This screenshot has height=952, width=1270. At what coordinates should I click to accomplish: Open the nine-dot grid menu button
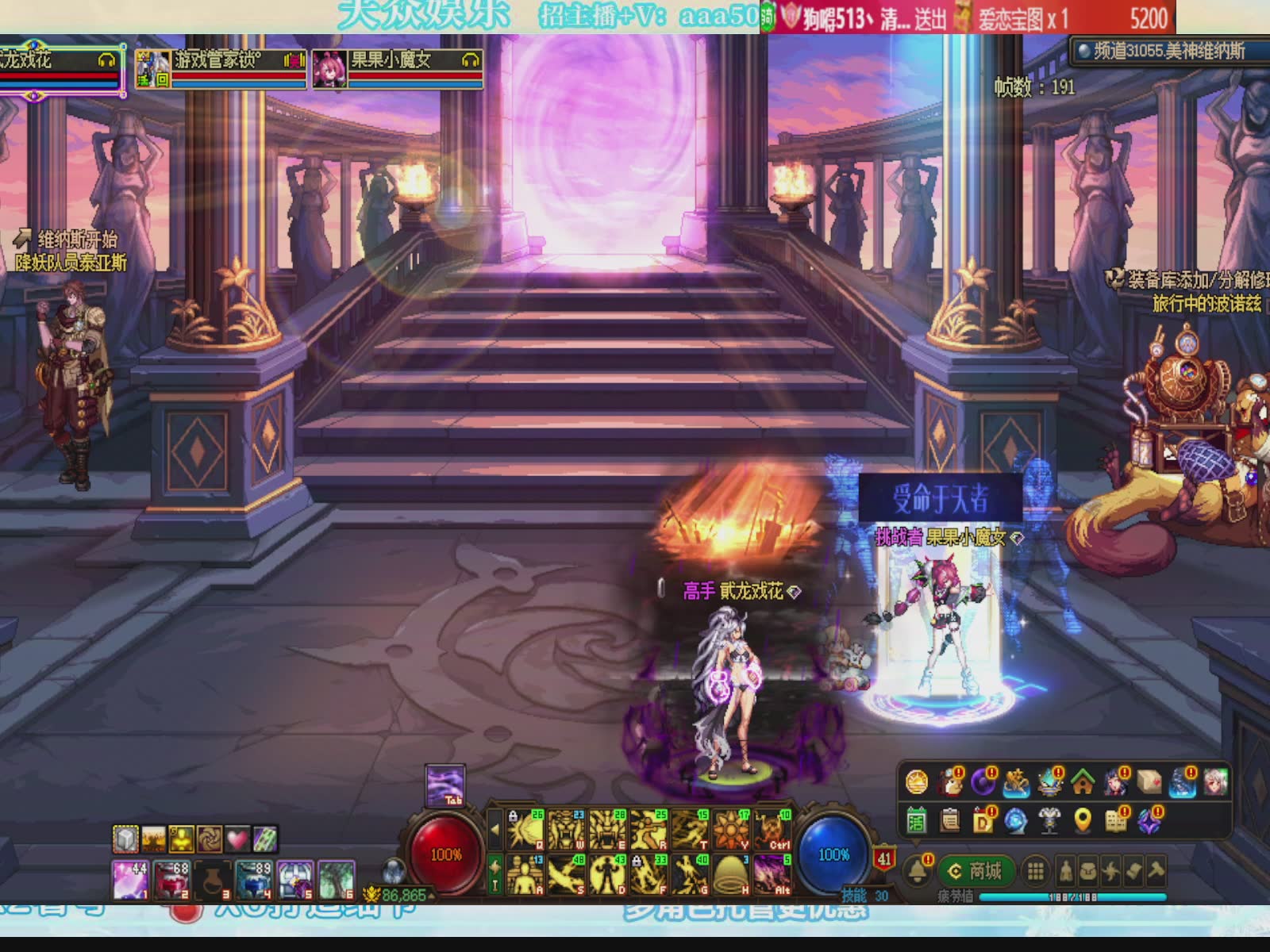pos(1035,872)
